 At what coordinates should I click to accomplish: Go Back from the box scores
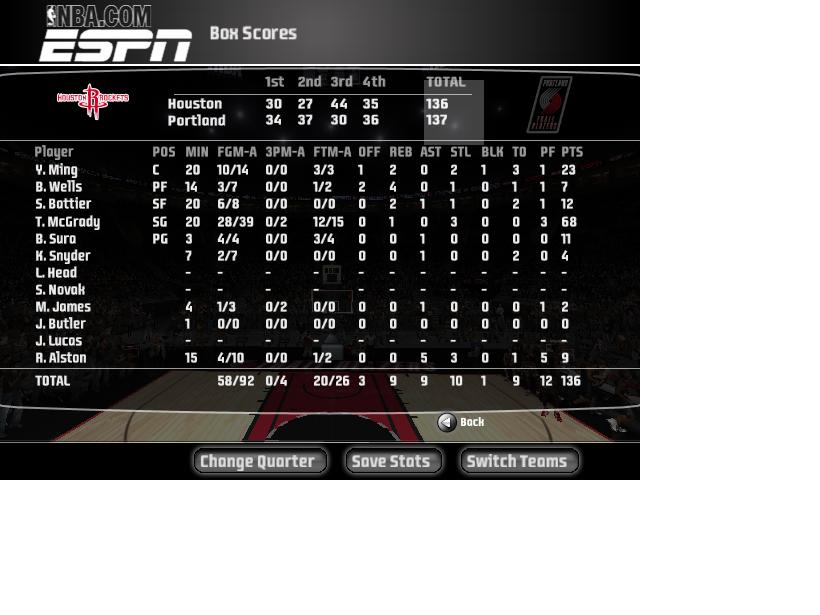click(x=461, y=422)
